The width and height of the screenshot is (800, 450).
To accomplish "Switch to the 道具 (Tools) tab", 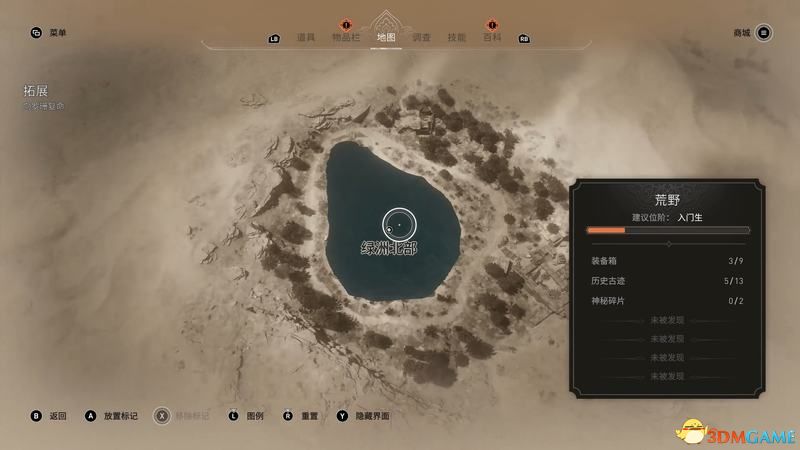I will (x=306, y=38).
